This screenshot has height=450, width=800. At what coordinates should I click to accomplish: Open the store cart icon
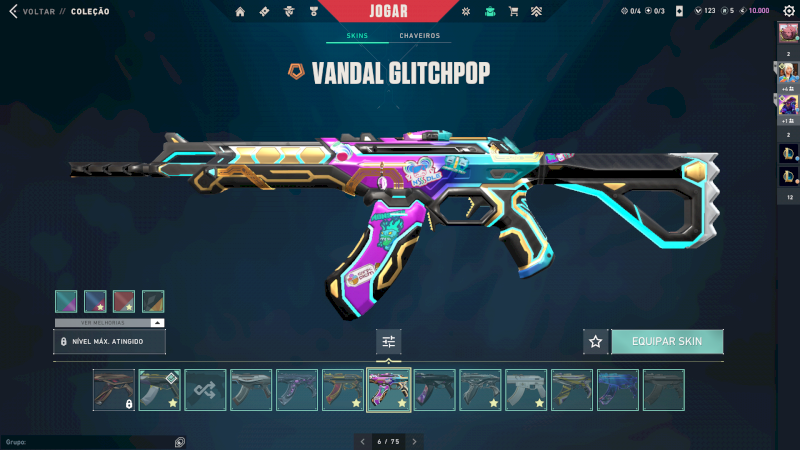click(513, 12)
